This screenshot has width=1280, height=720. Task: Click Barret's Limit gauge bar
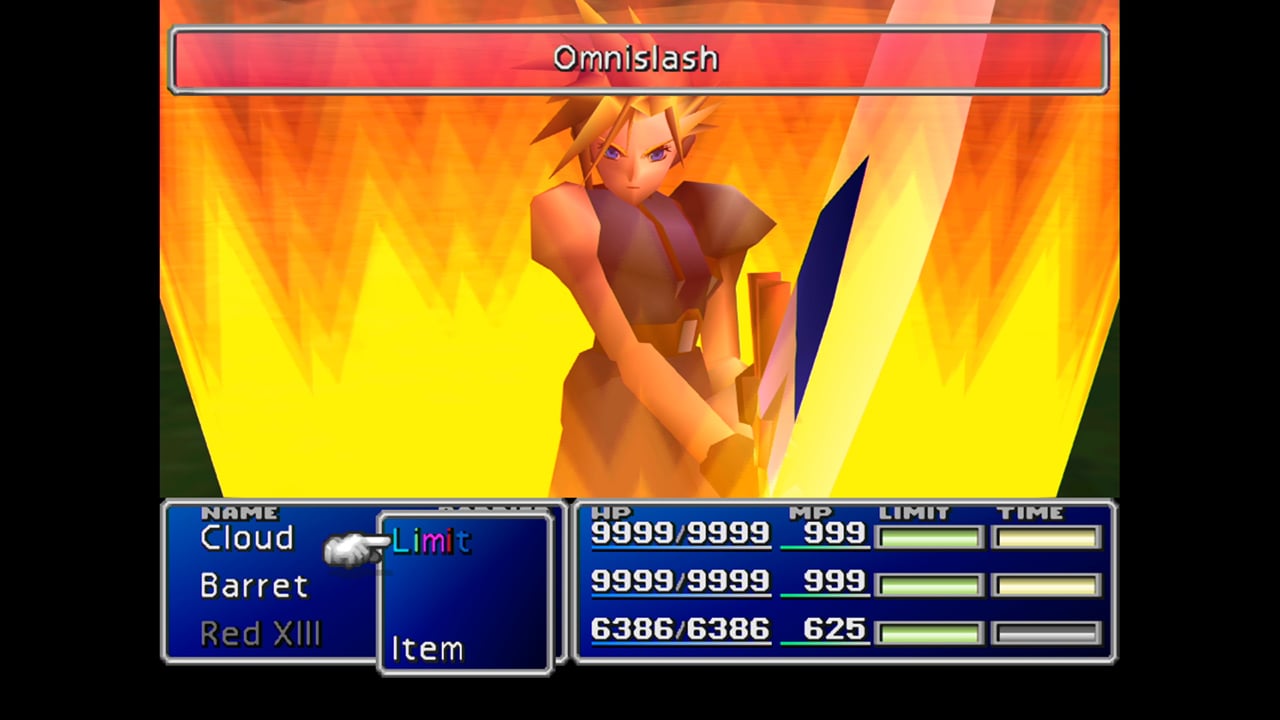pyautogui.click(x=928, y=584)
